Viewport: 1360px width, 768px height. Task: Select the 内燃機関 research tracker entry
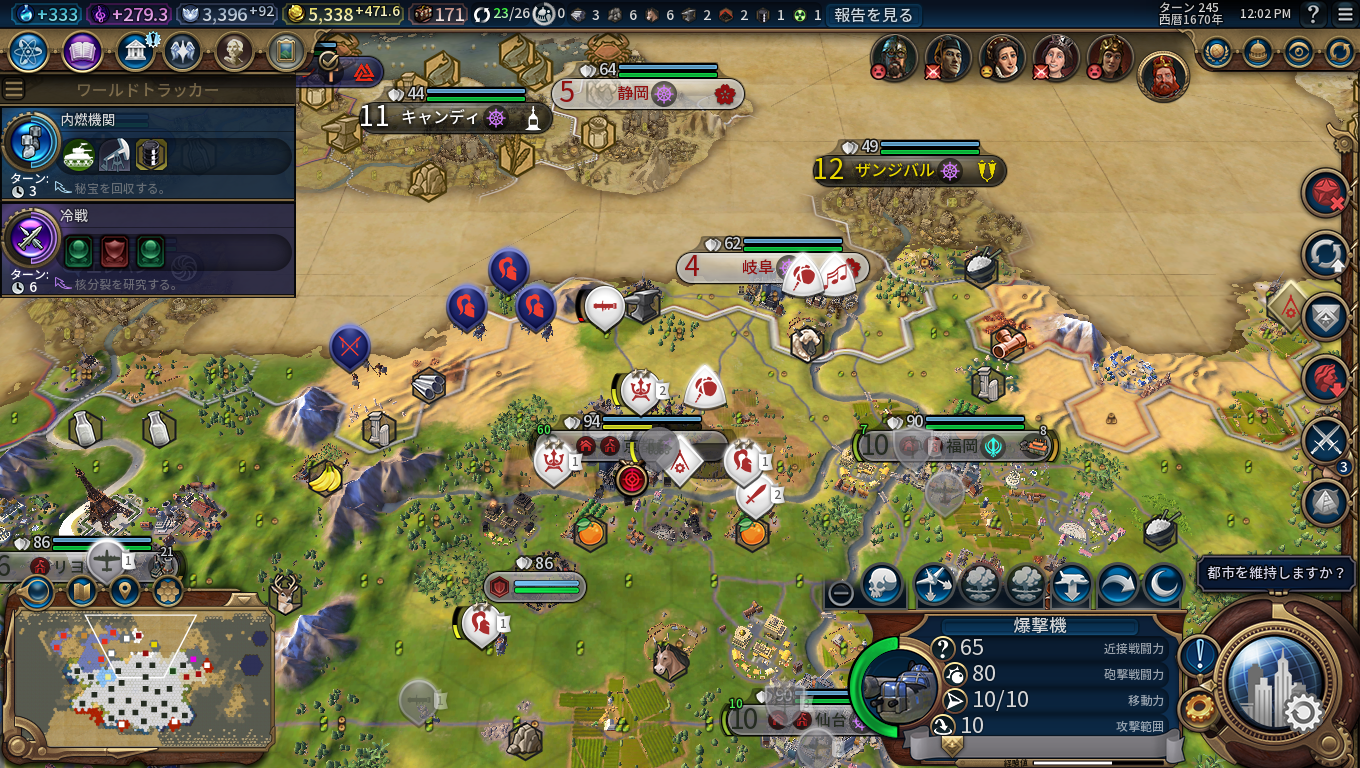coord(148,151)
